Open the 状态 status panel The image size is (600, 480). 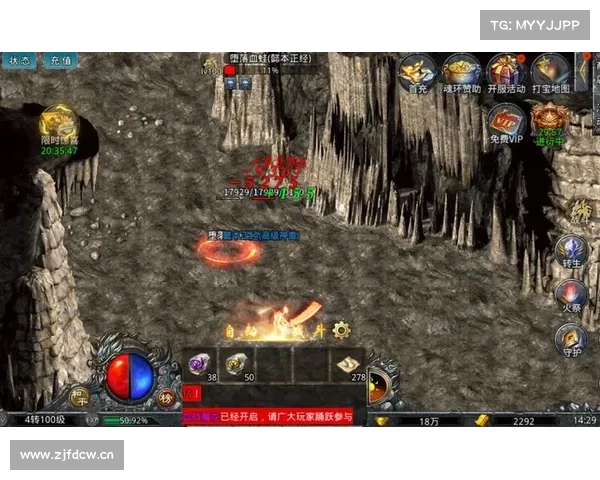pyautogui.click(x=16, y=60)
